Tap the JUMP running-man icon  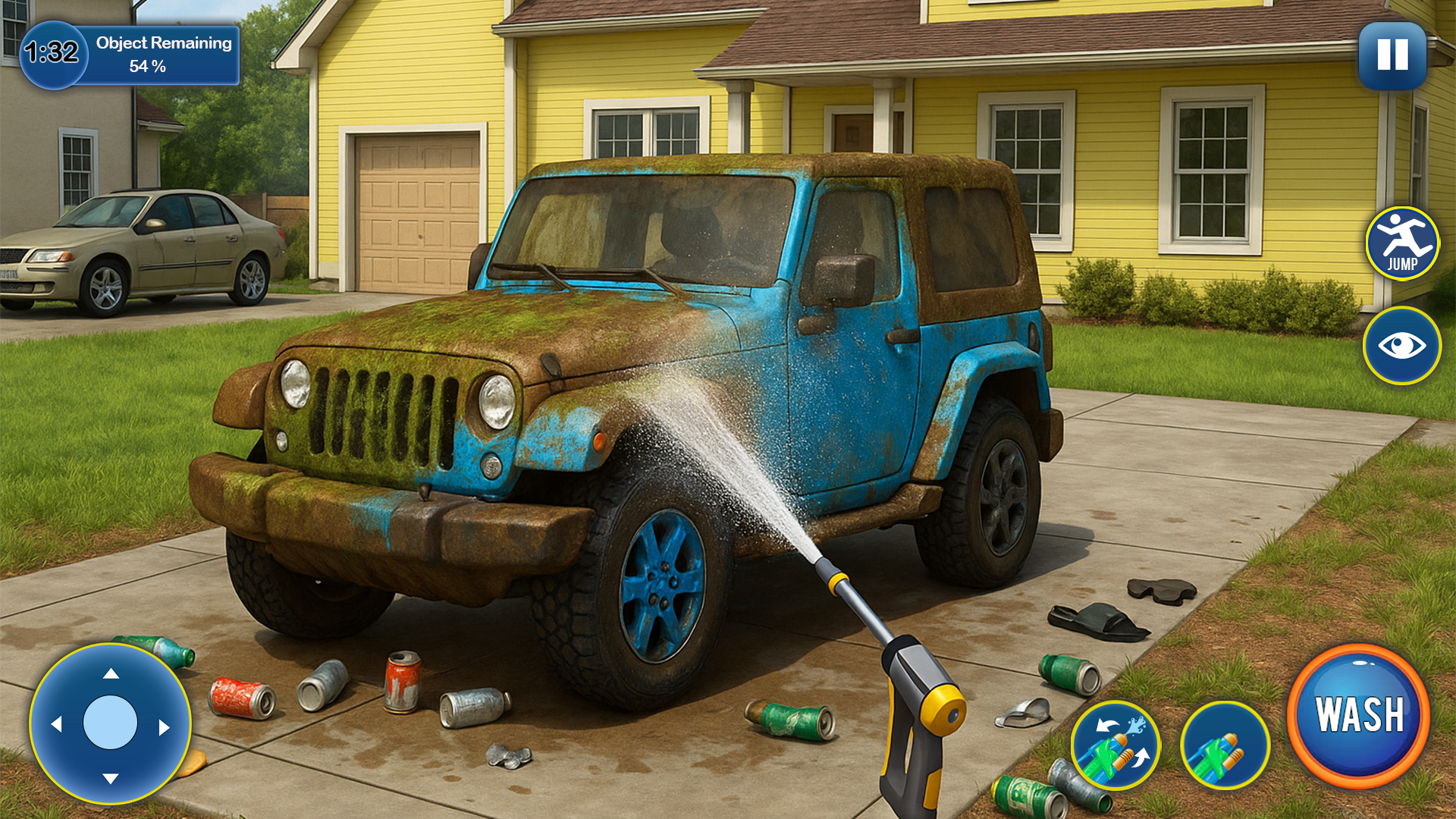[x=1403, y=243]
